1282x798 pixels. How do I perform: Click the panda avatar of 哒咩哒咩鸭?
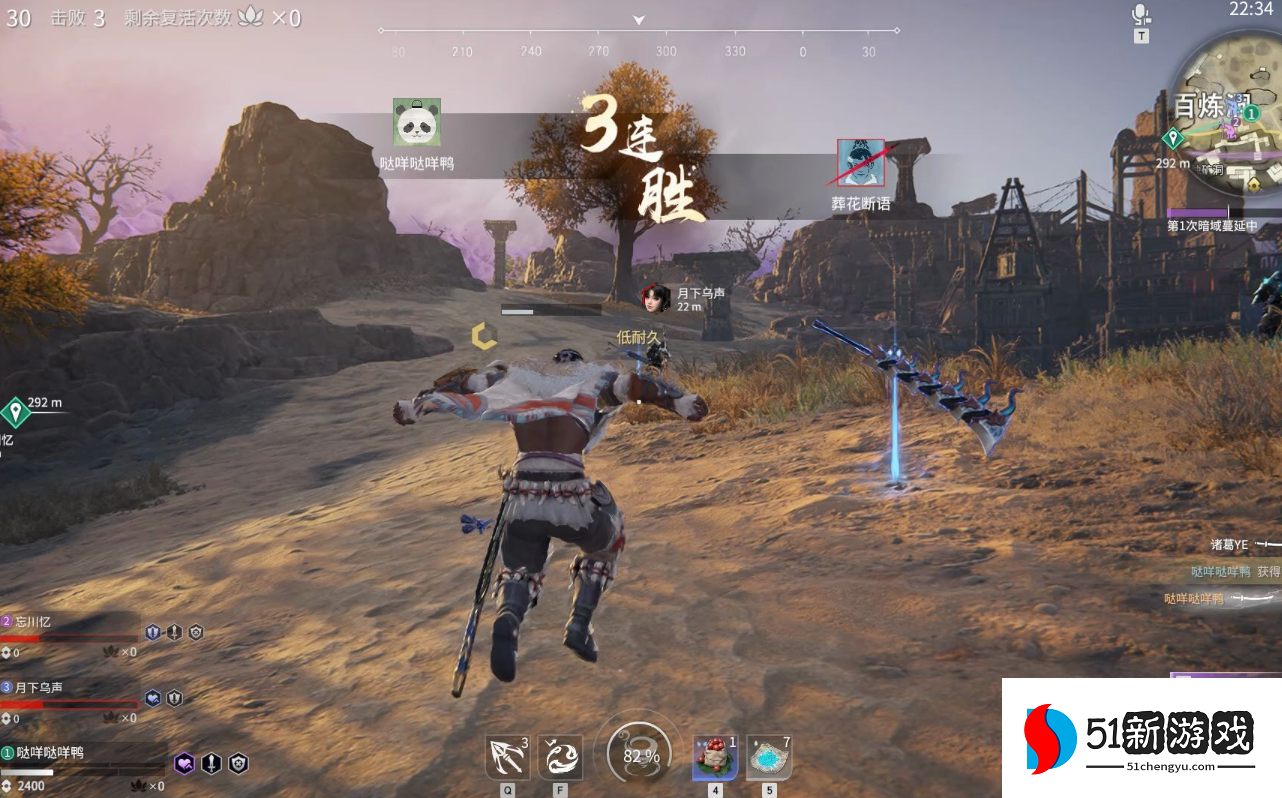pos(417,122)
